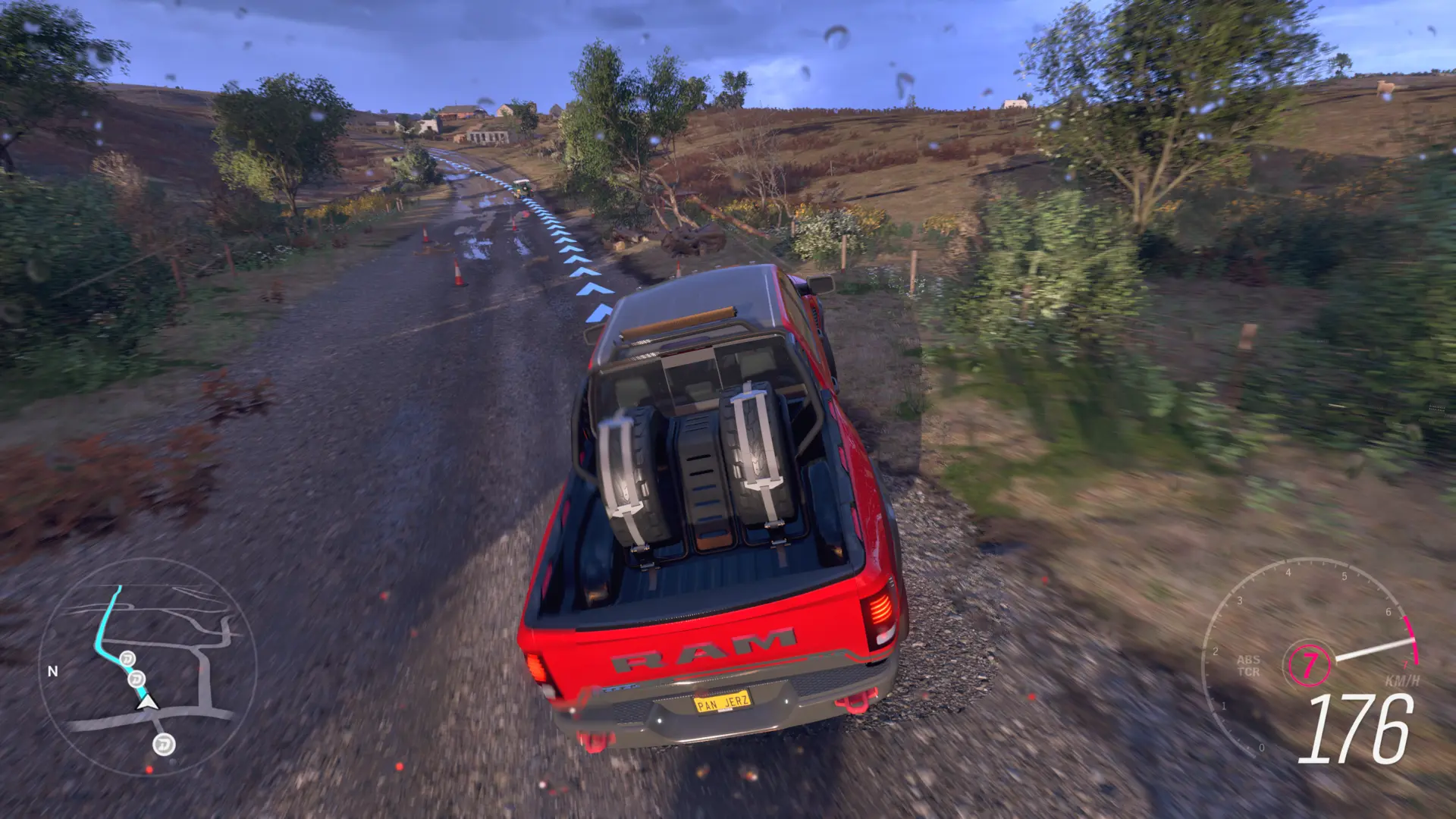1456x819 pixels.
Task: Select the red dot marker on the minimap
Action: click(x=149, y=770)
